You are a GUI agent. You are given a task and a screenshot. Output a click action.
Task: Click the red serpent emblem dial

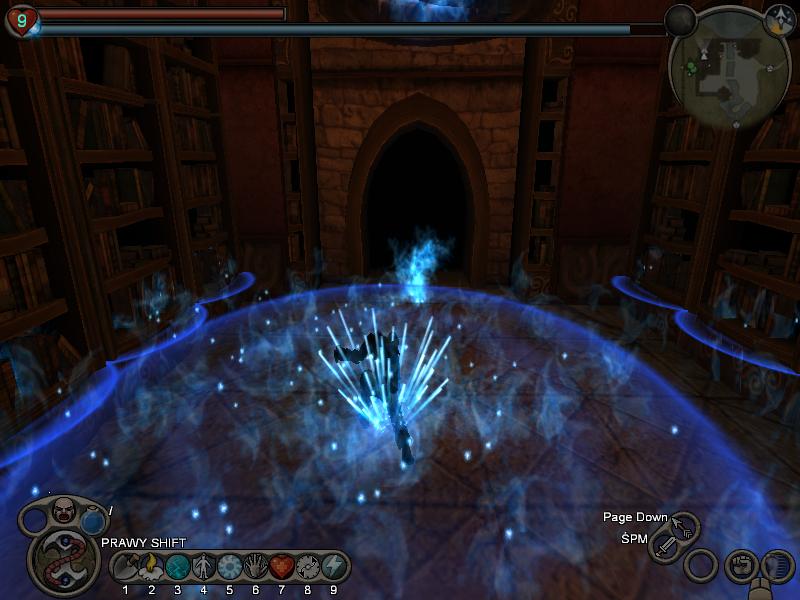(61, 562)
